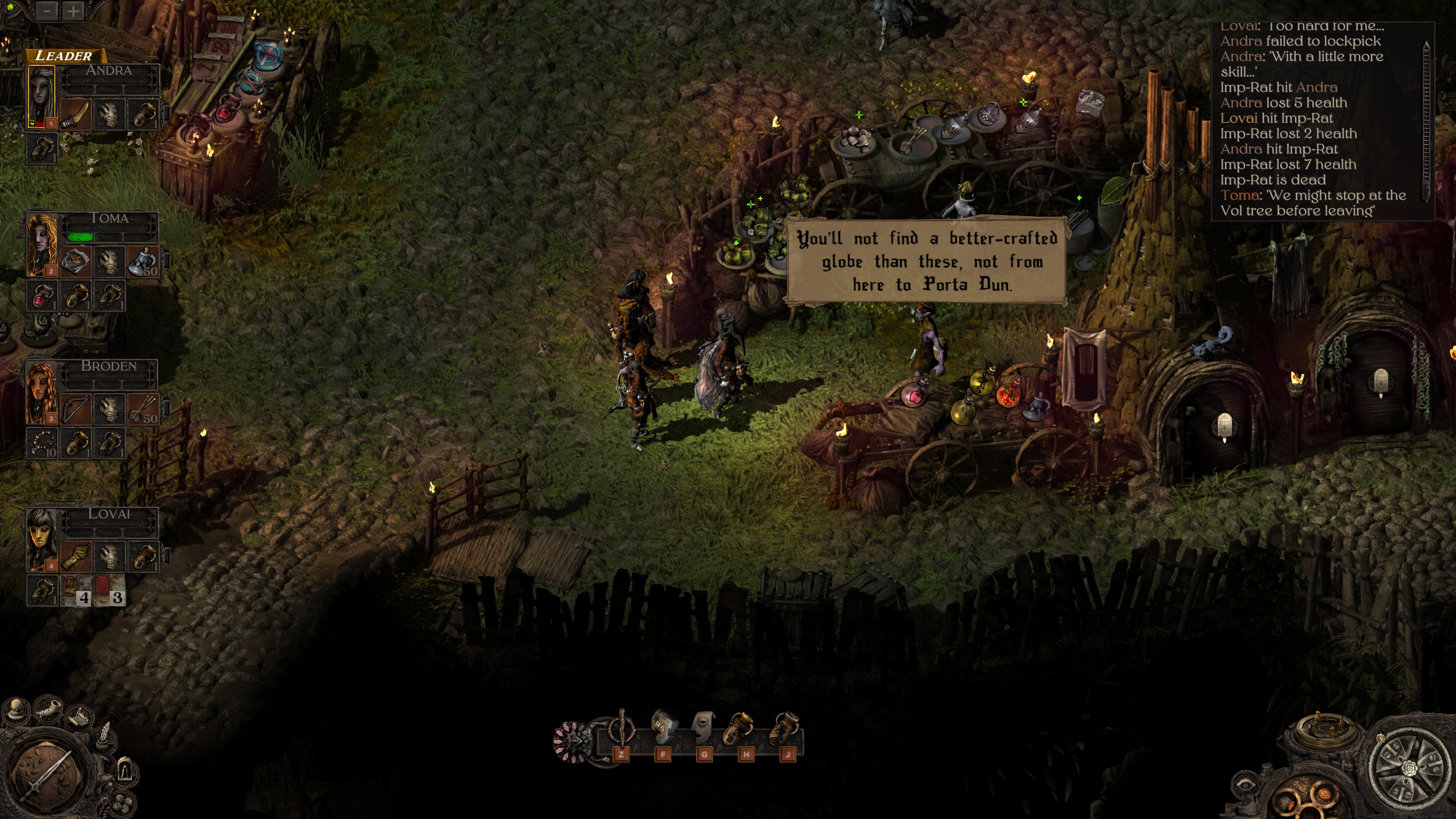The width and height of the screenshot is (1456, 819).
Task: Select Andra's leader portrait
Action: [x=42, y=97]
